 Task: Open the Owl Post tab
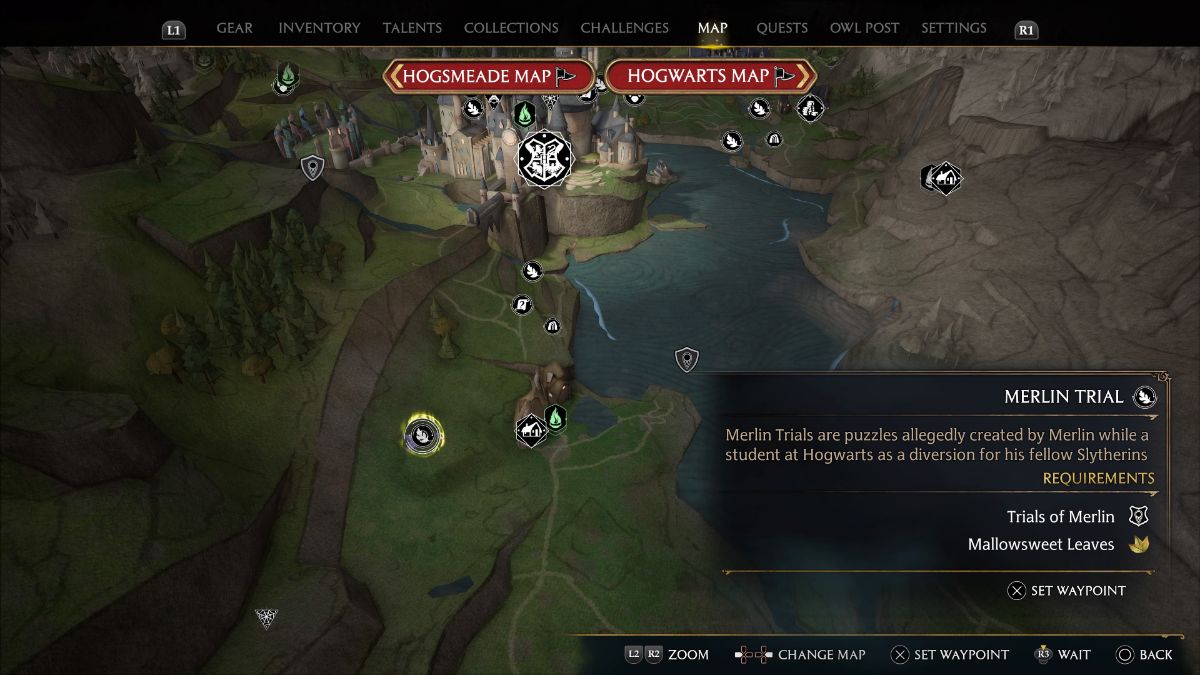coord(864,28)
